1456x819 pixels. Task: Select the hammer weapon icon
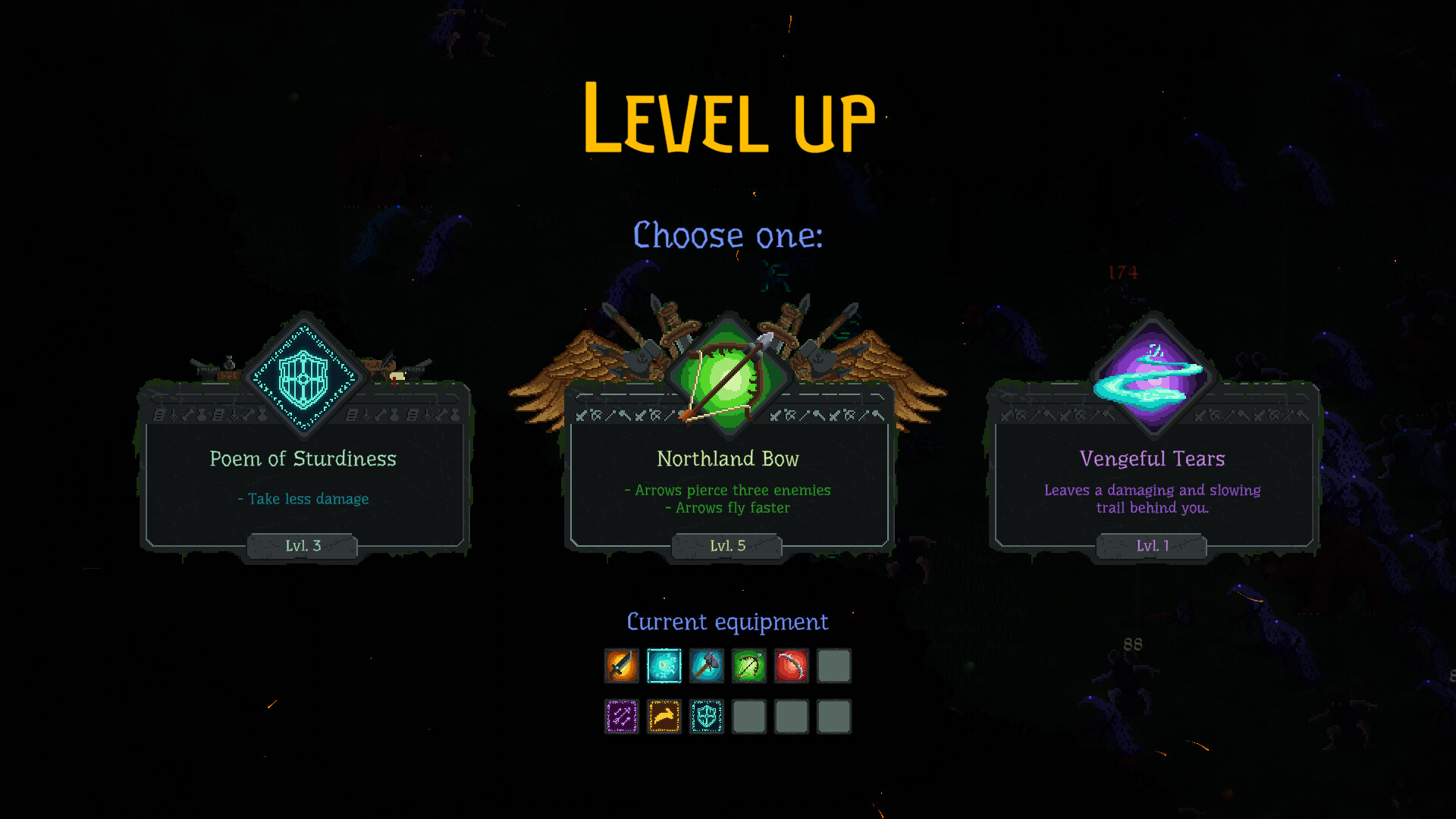[707, 666]
